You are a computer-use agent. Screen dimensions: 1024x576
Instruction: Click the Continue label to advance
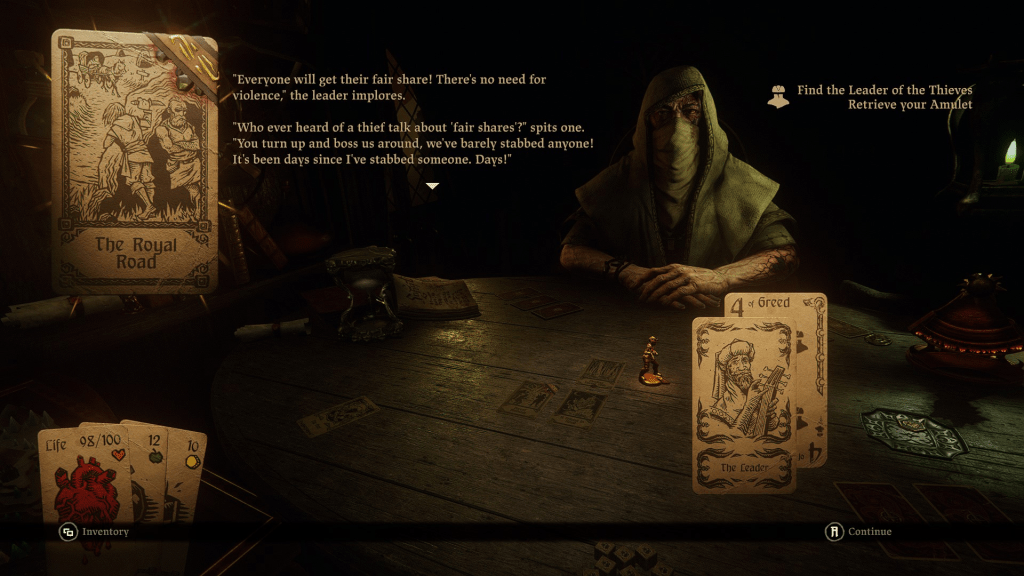coord(868,532)
